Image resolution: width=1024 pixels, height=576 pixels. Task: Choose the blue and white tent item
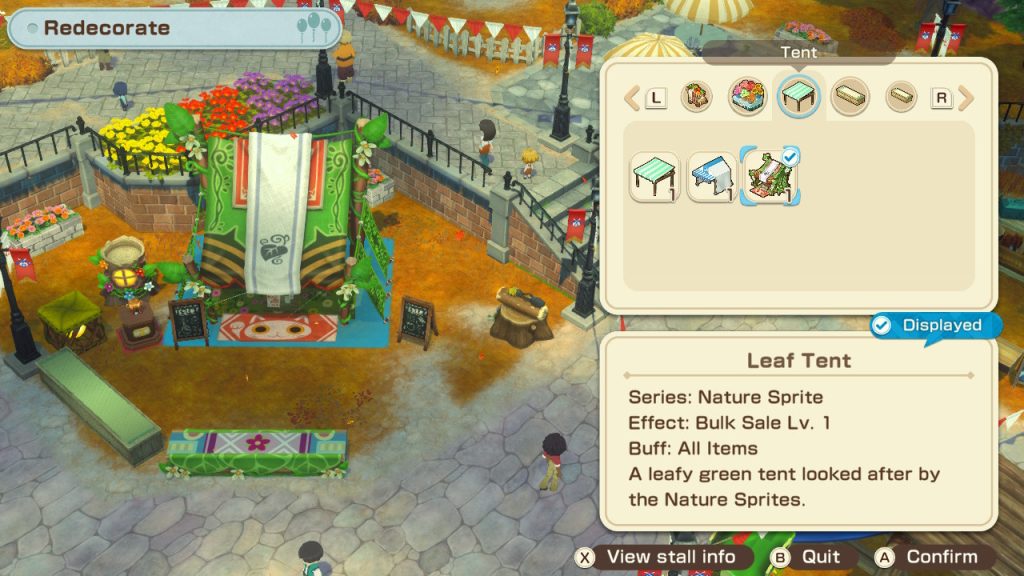[x=711, y=176]
